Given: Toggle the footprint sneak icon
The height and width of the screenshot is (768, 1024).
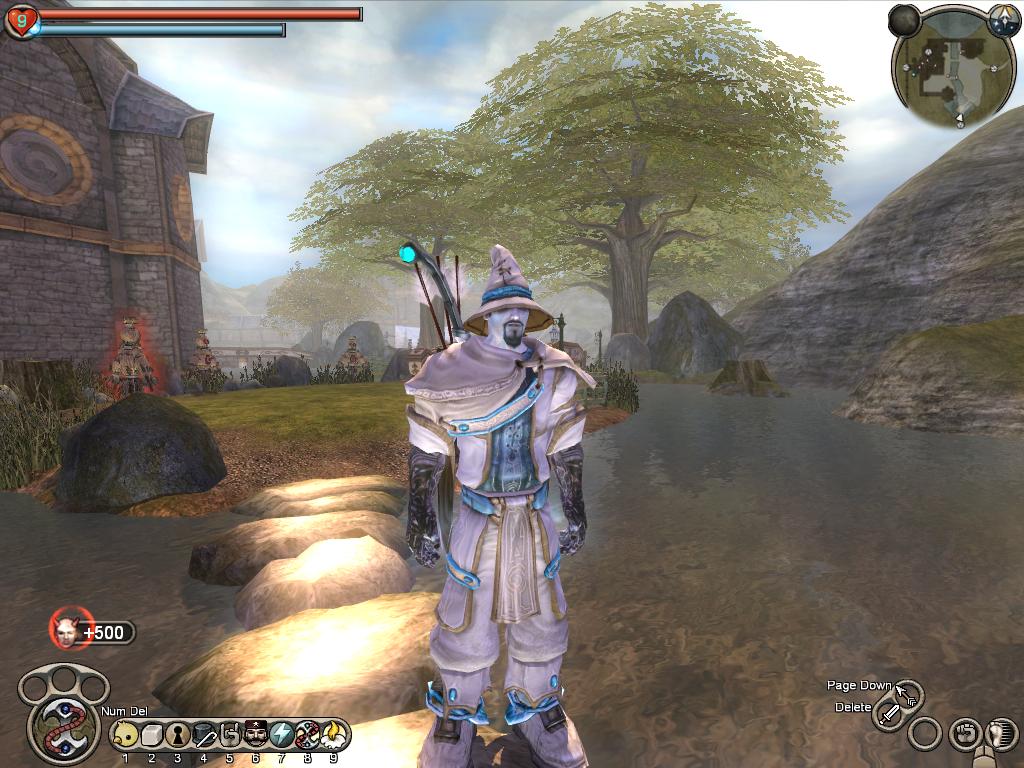Looking at the screenshot, I should tap(1000, 735).
